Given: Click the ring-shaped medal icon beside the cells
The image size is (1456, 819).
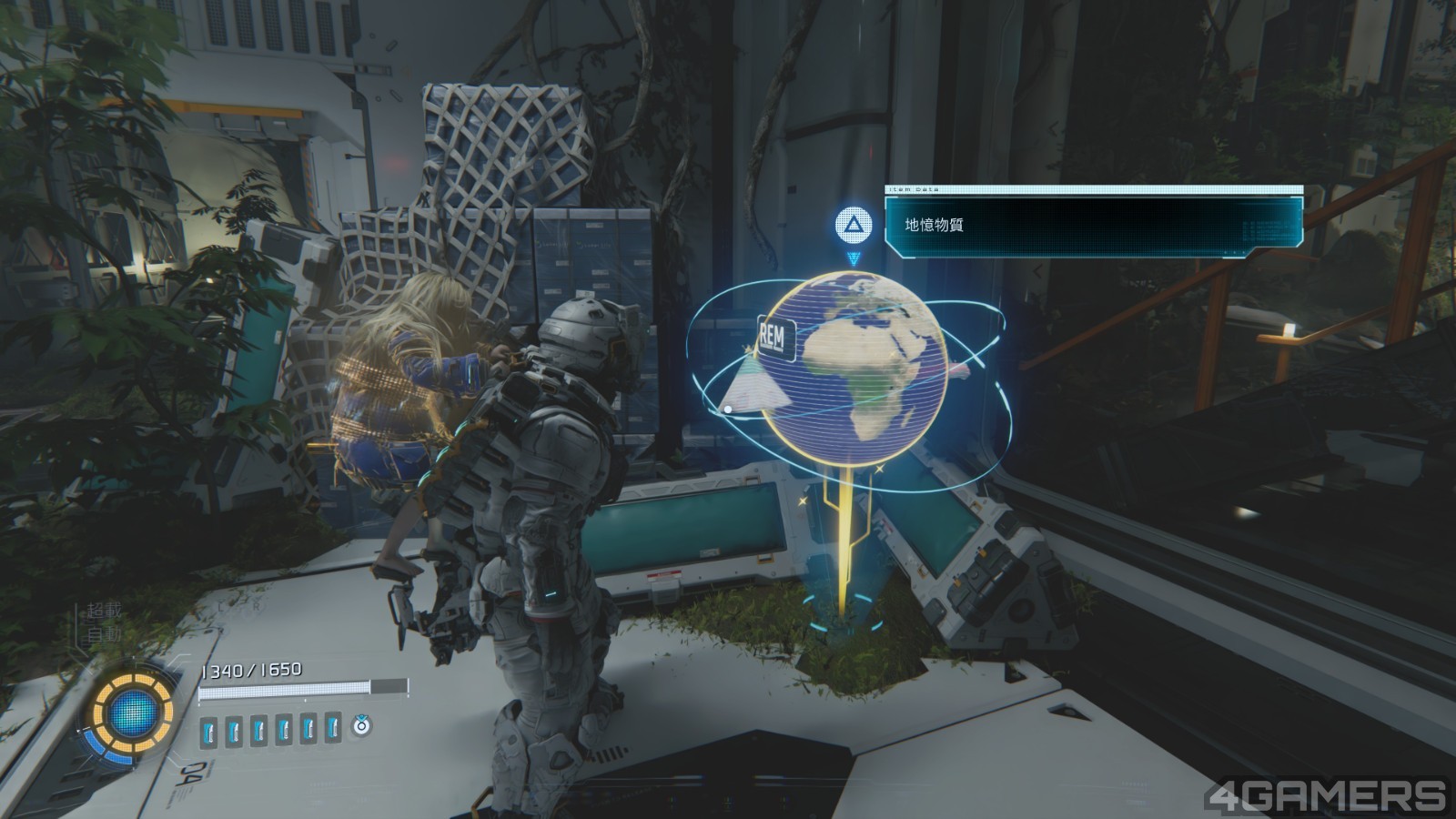Looking at the screenshot, I should click(x=362, y=725).
